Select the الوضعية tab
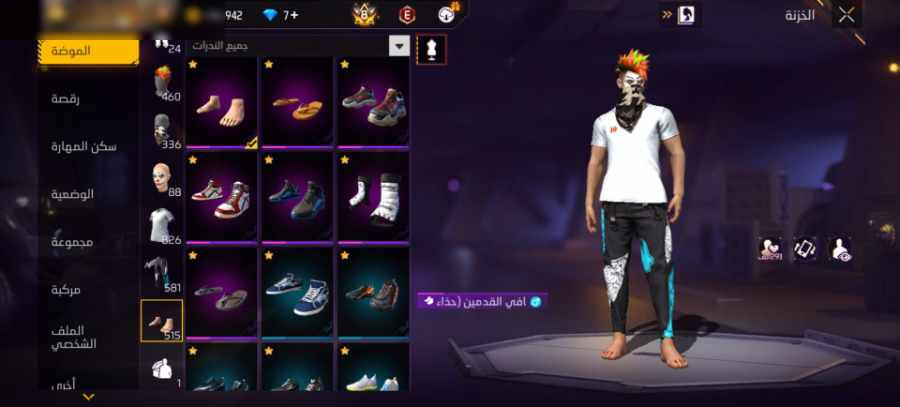The height and width of the screenshot is (407, 900). coord(73,194)
